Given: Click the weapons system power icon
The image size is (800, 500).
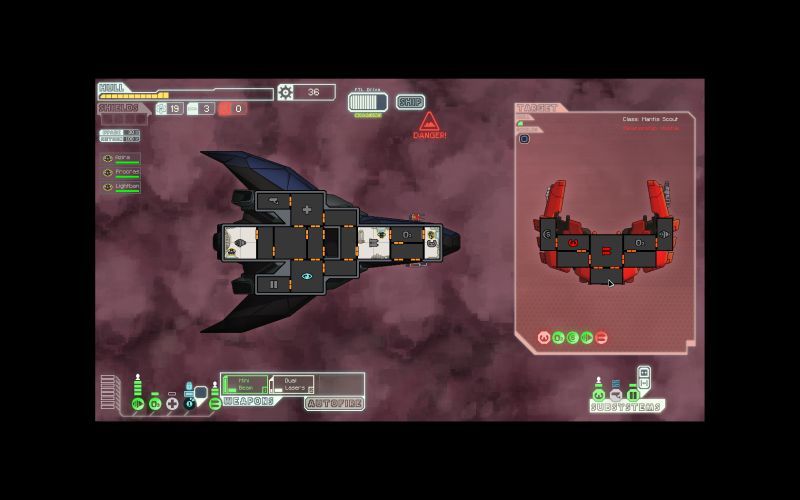Looking at the screenshot, I should pos(215,404).
